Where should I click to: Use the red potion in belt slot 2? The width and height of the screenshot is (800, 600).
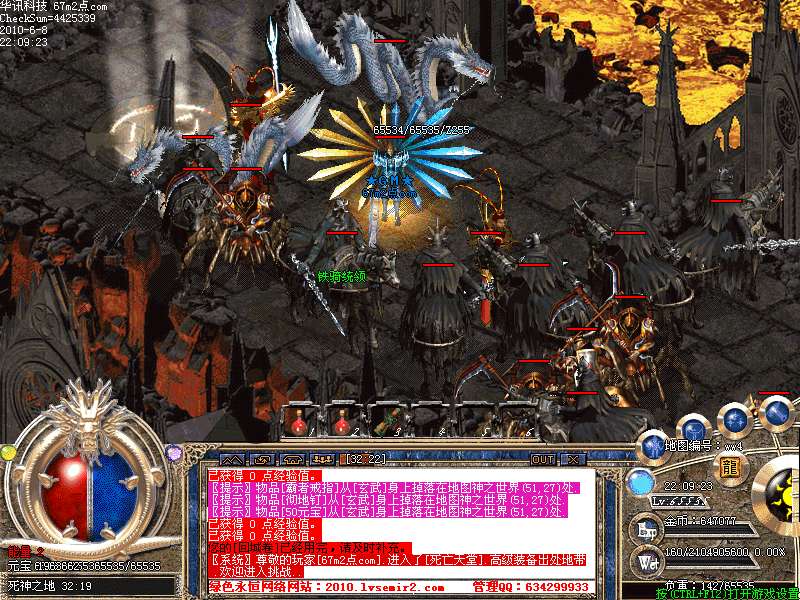click(343, 421)
